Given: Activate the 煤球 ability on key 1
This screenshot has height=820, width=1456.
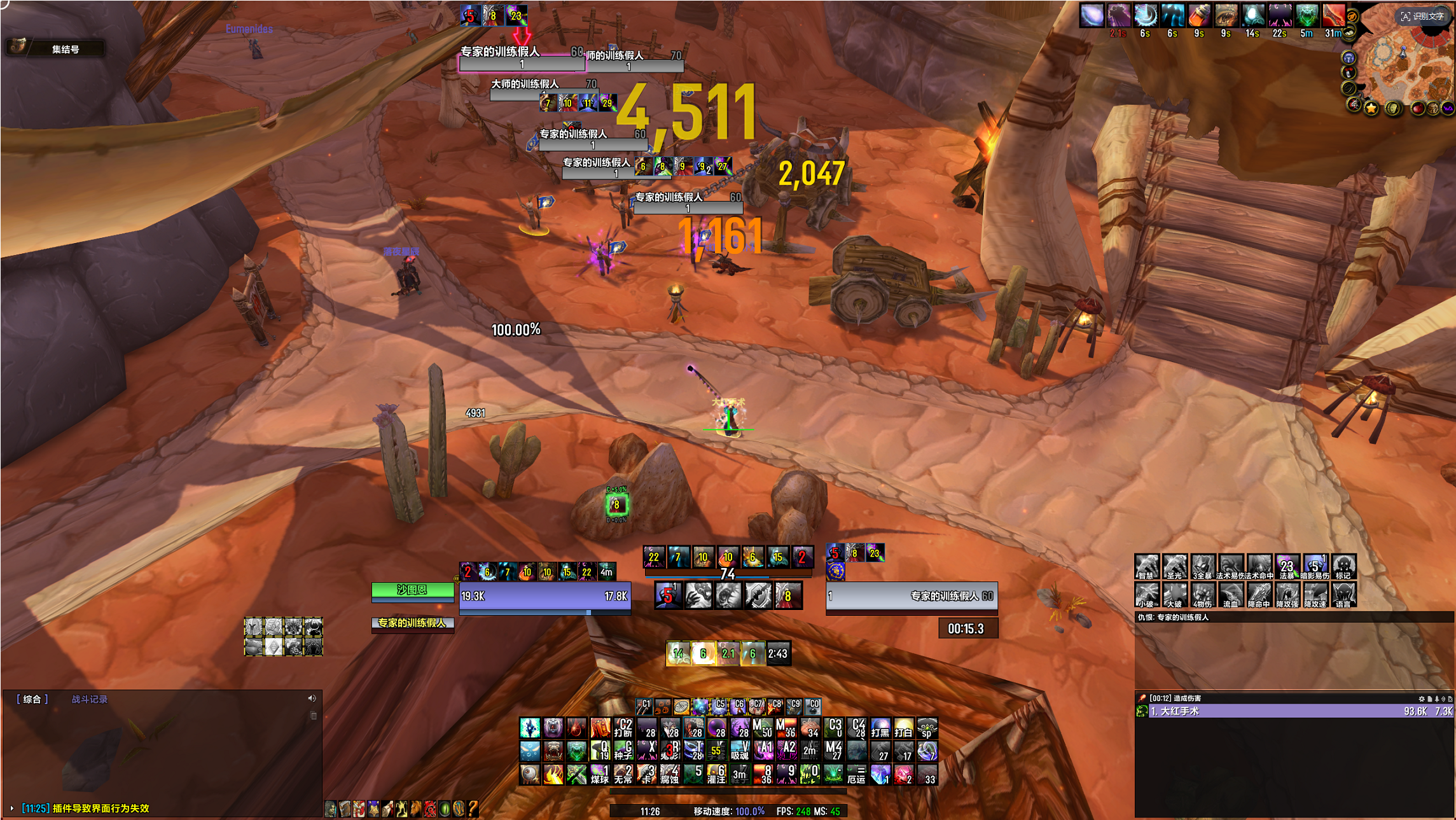Looking at the screenshot, I should 599,774.
